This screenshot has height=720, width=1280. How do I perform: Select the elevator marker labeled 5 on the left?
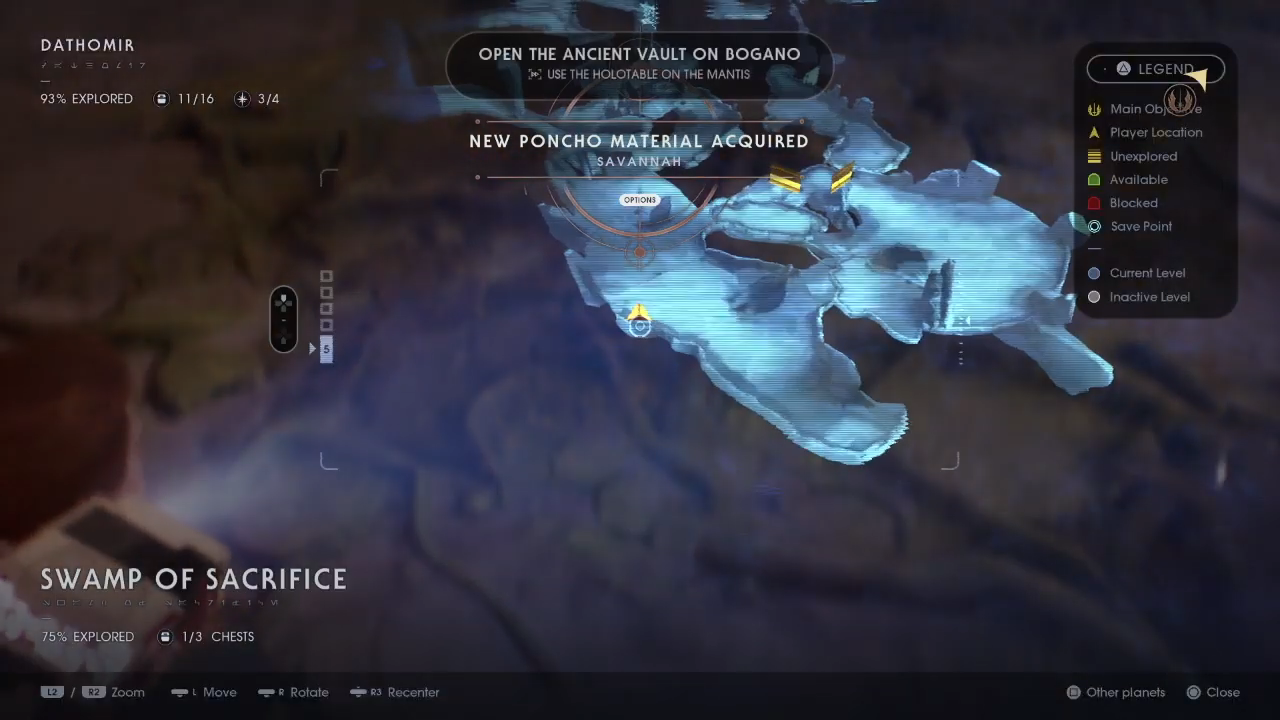tap(326, 348)
